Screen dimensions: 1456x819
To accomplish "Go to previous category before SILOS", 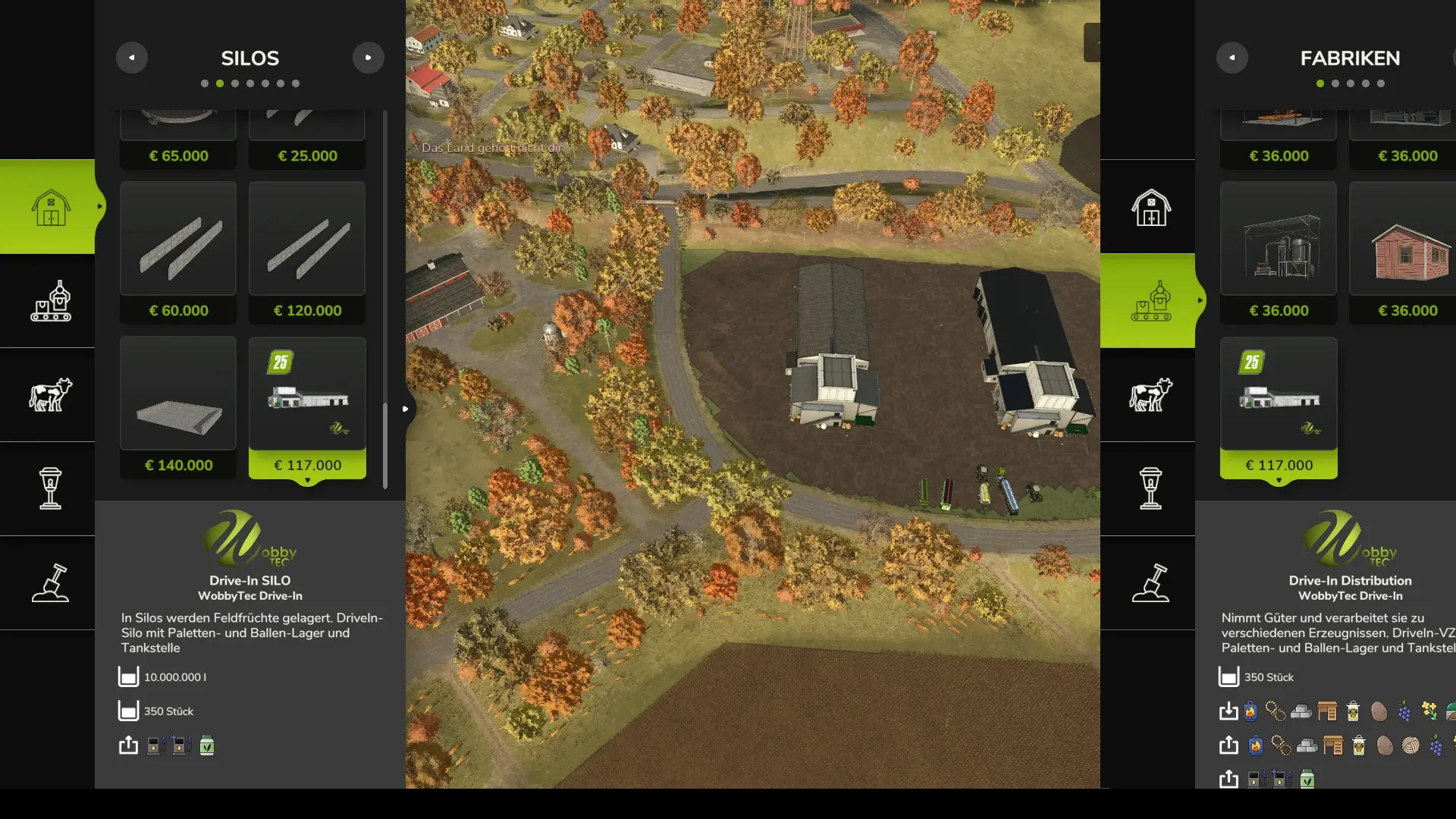I will click(132, 58).
